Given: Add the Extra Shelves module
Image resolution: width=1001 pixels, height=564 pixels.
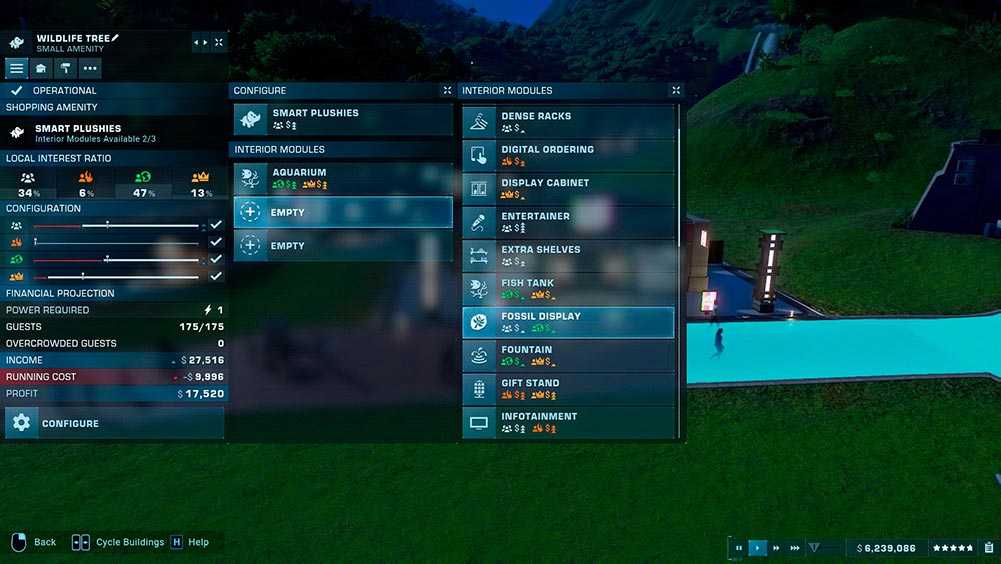Looking at the screenshot, I should (567, 255).
